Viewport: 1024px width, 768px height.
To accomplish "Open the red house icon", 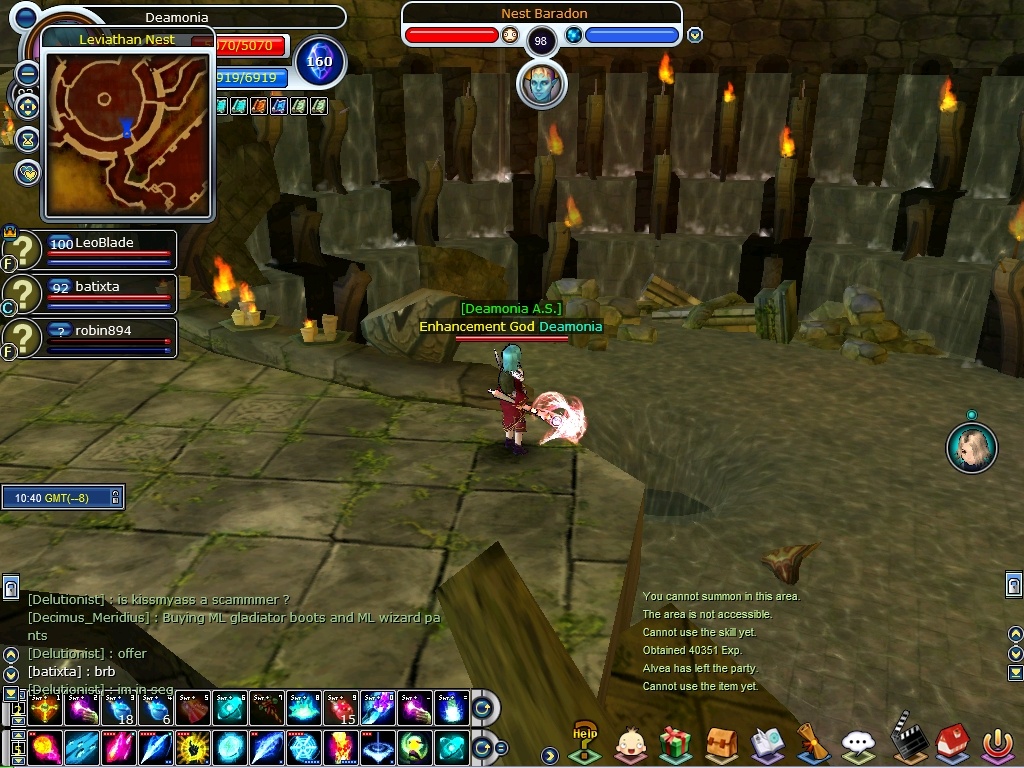I will [x=951, y=744].
